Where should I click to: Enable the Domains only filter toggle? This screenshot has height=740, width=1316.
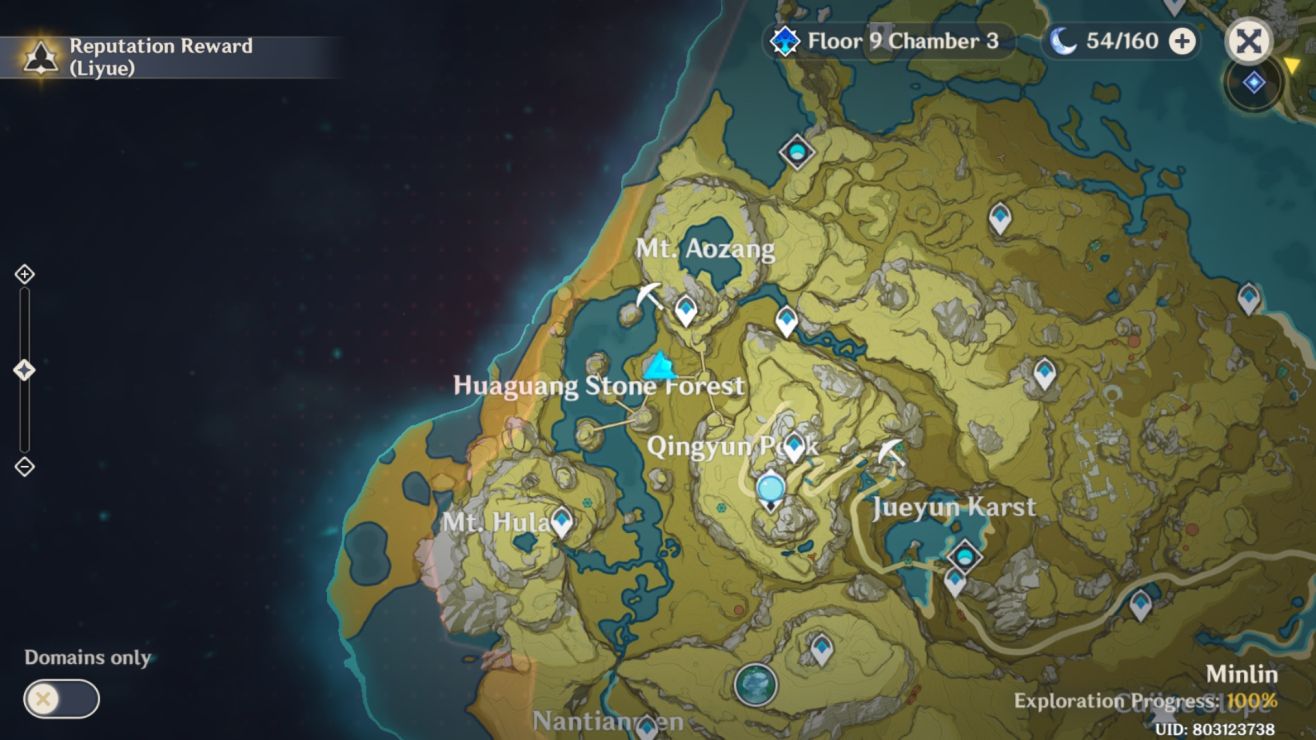(63, 699)
